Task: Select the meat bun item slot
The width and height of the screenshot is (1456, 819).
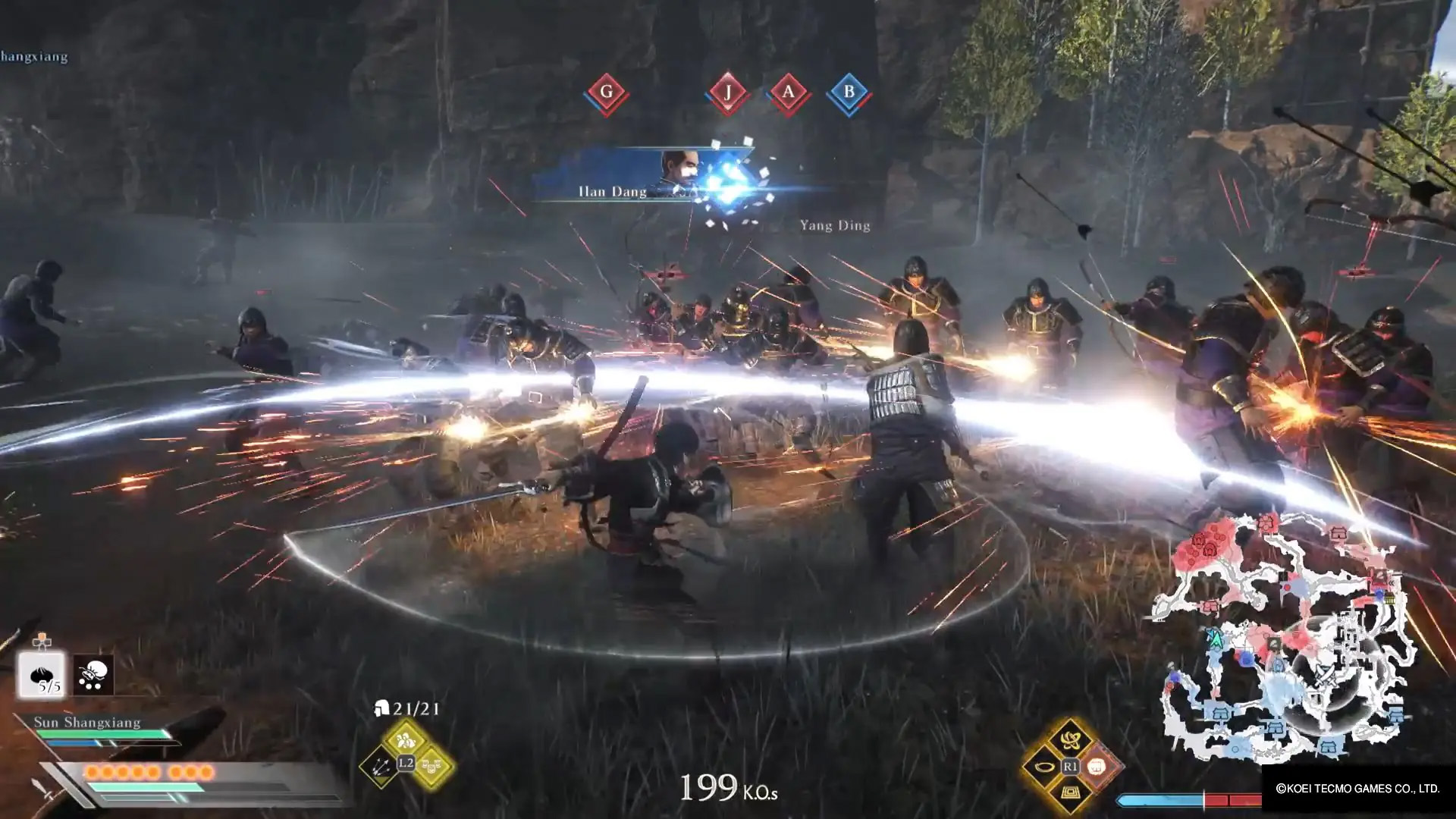Action: coord(42,675)
